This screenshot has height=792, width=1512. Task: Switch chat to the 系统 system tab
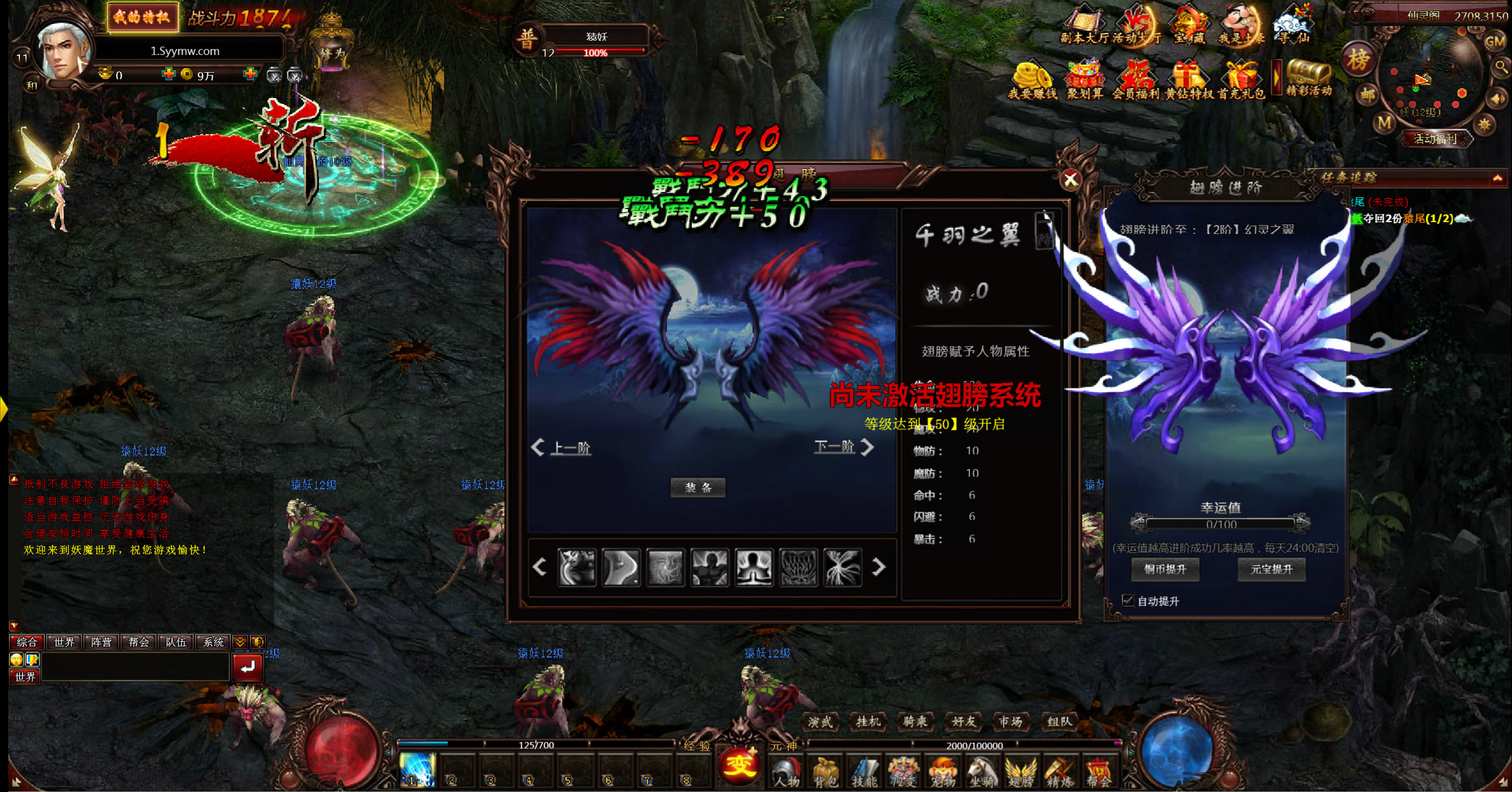[213, 642]
